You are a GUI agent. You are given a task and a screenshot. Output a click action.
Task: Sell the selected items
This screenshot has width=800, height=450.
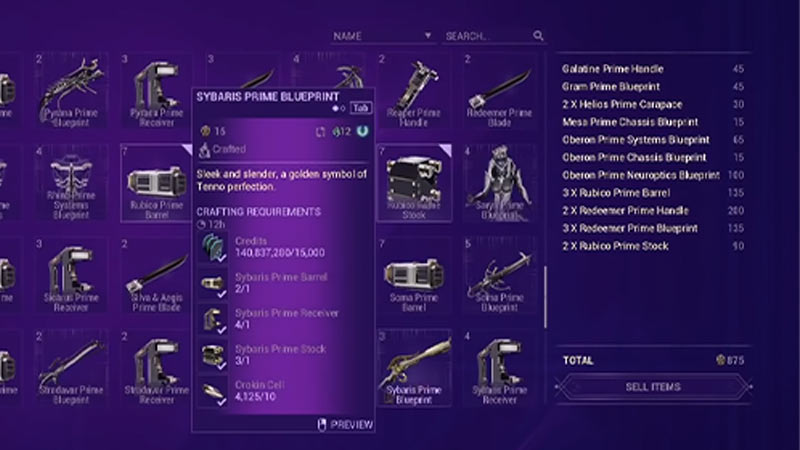[x=651, y=387]
